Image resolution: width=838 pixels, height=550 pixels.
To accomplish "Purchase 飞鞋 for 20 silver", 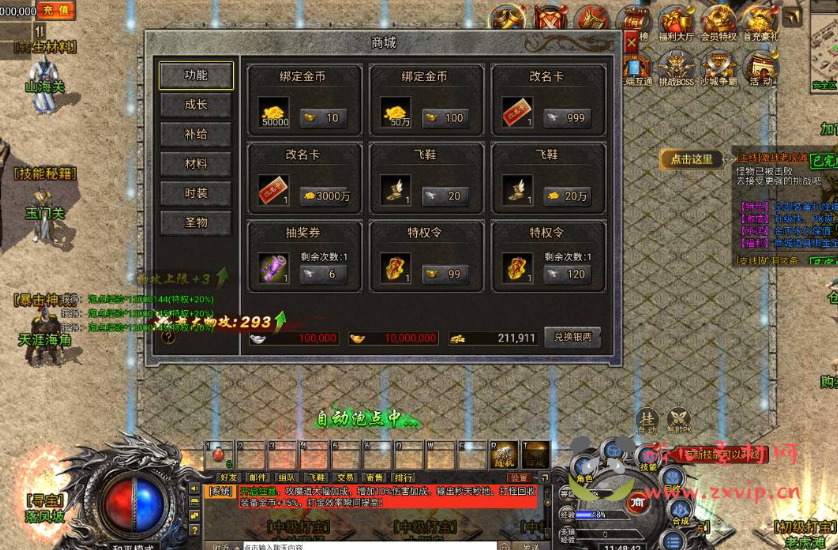I will pyautogui.click(x=446, y=196).
